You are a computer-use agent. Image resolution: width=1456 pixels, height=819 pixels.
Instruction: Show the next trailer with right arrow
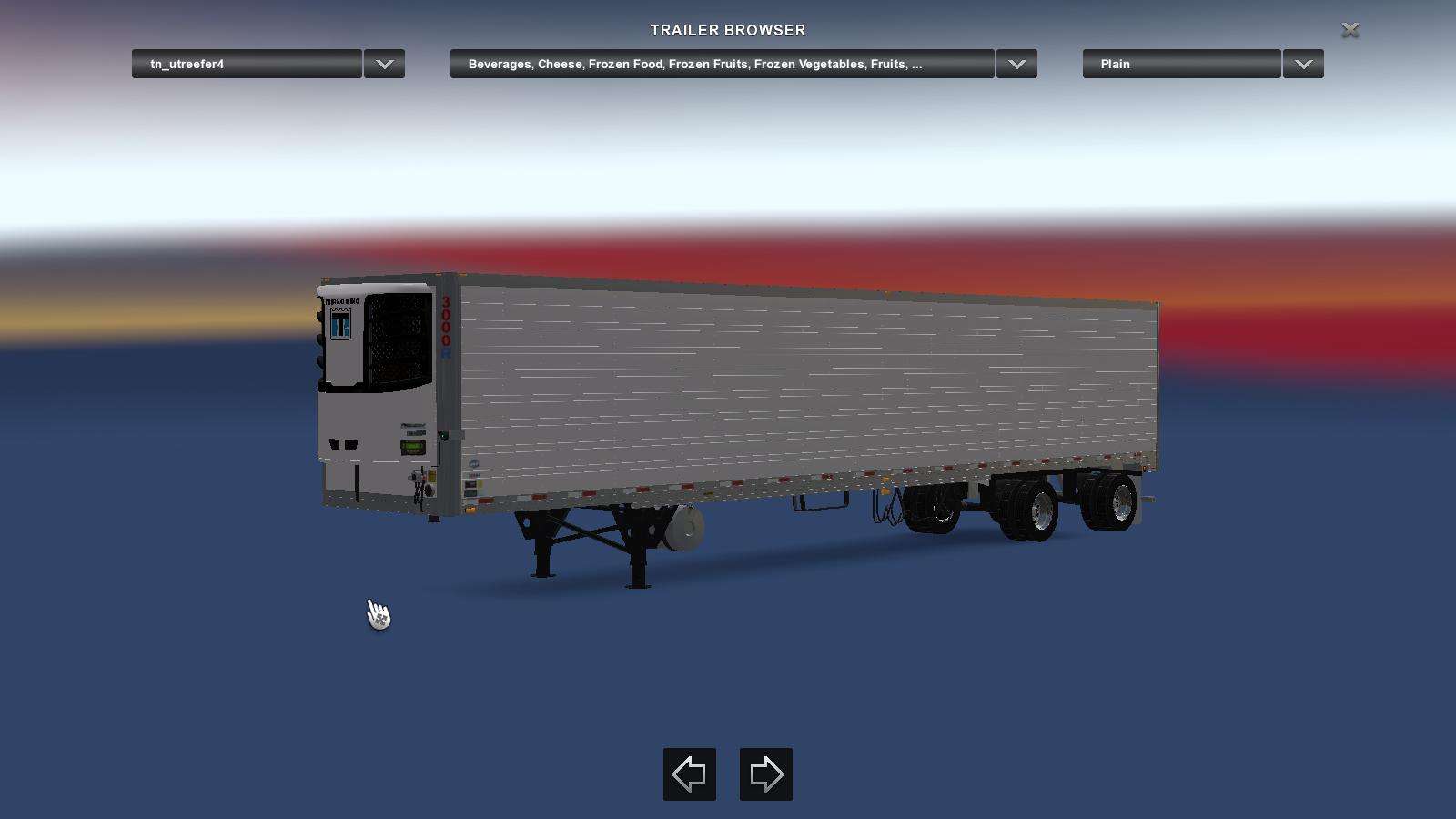pos(766,774)
